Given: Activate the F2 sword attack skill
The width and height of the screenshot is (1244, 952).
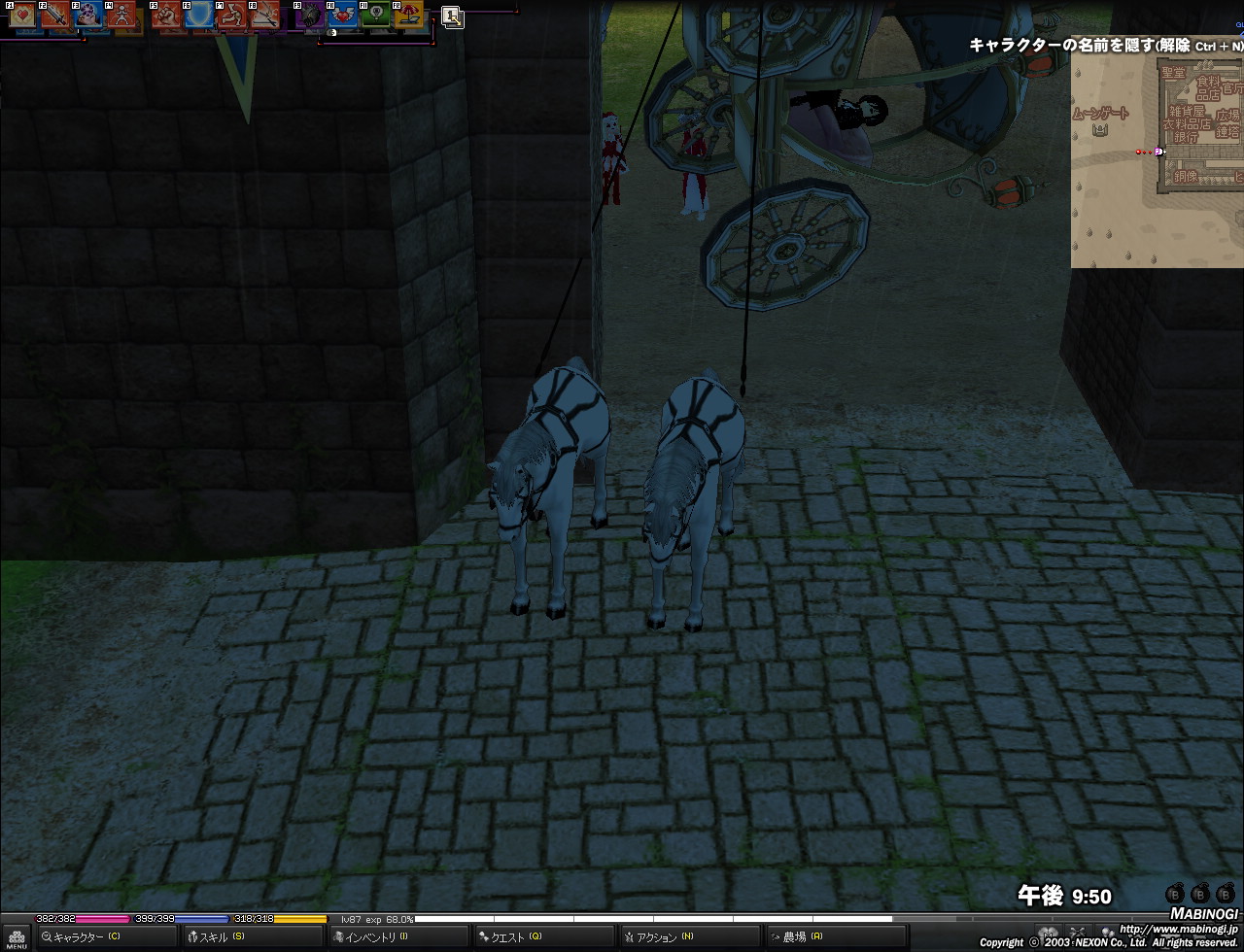Looking at the screenshot, I should (x=54, y=15).
